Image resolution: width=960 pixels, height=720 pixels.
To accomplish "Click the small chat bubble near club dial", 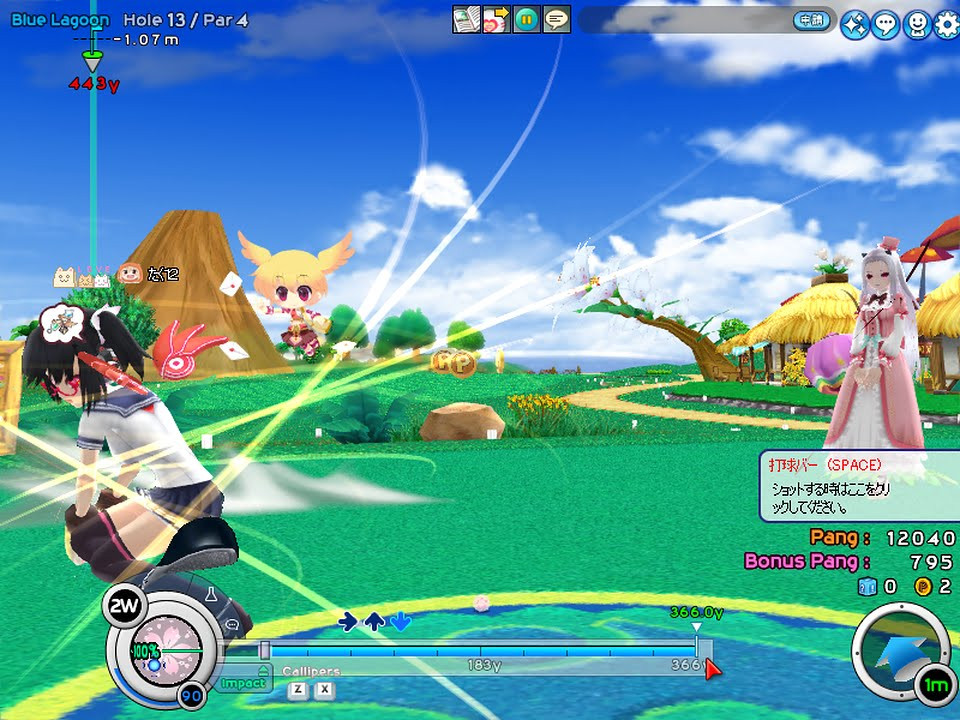I will click(x=232, y=625).
